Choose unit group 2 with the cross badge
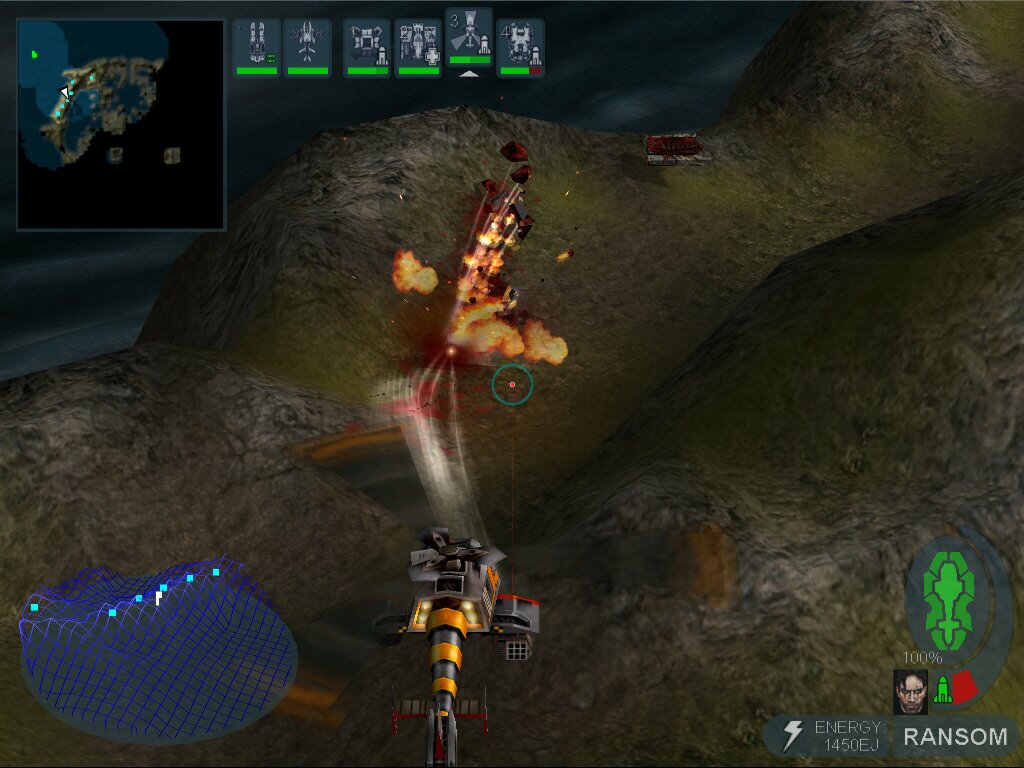Image resolution: width=1024 pixels, height=768 pixels. 418,47
